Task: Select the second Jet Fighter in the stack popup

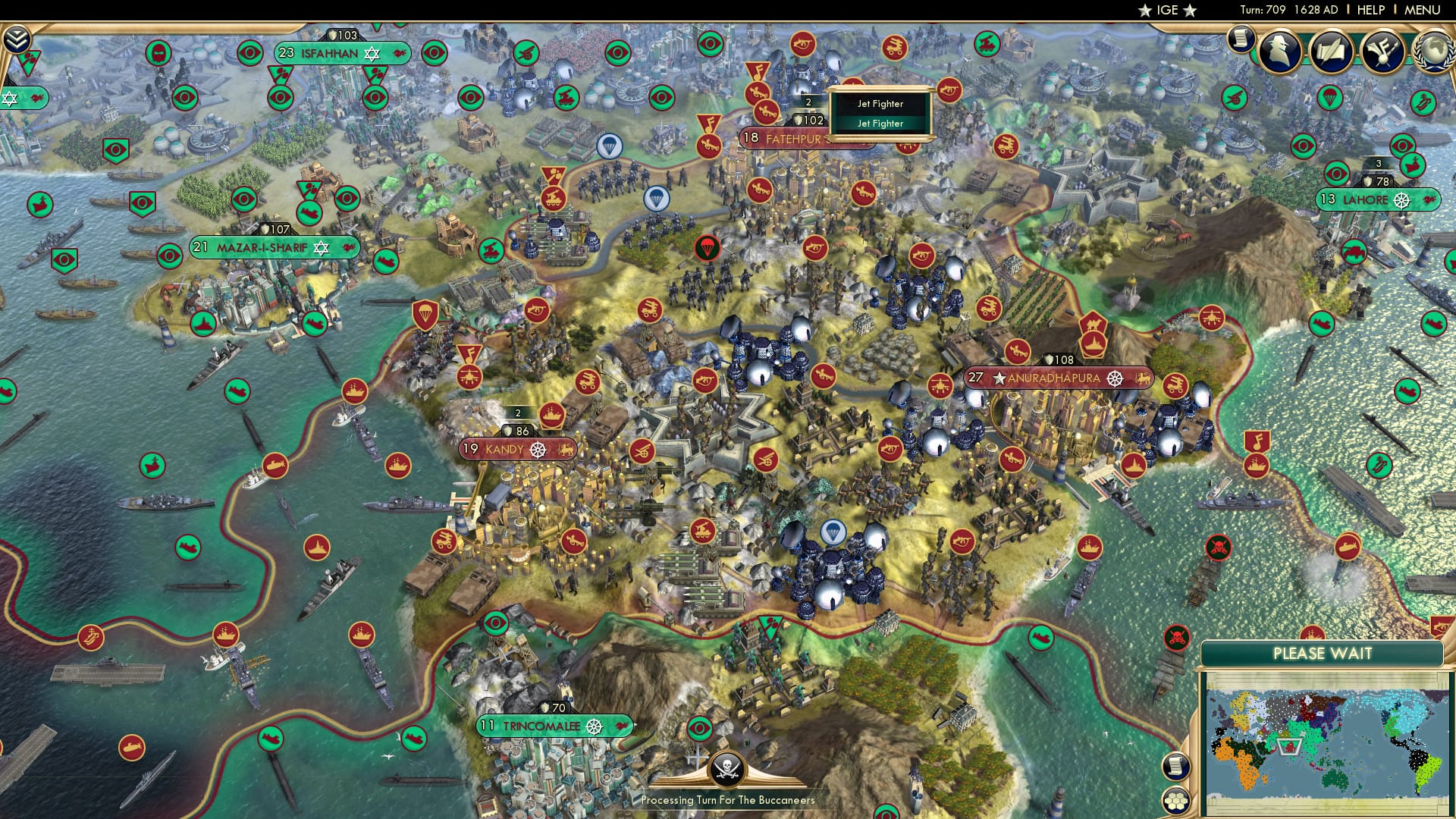Action: [881, 122]
